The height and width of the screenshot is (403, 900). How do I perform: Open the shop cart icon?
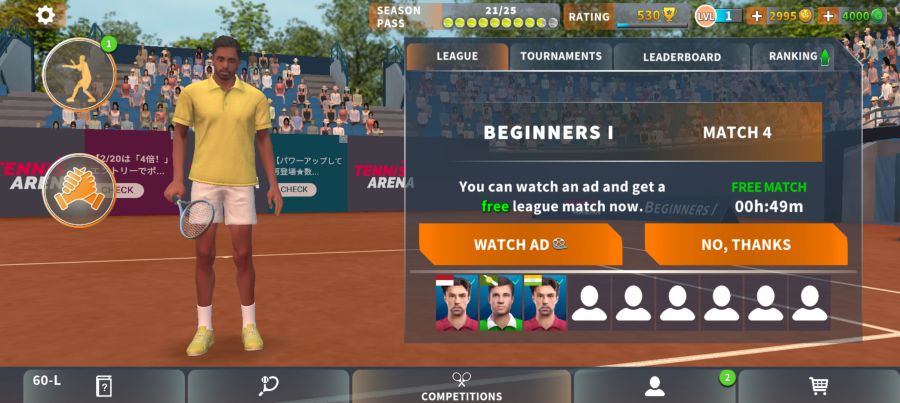(818, 386)
